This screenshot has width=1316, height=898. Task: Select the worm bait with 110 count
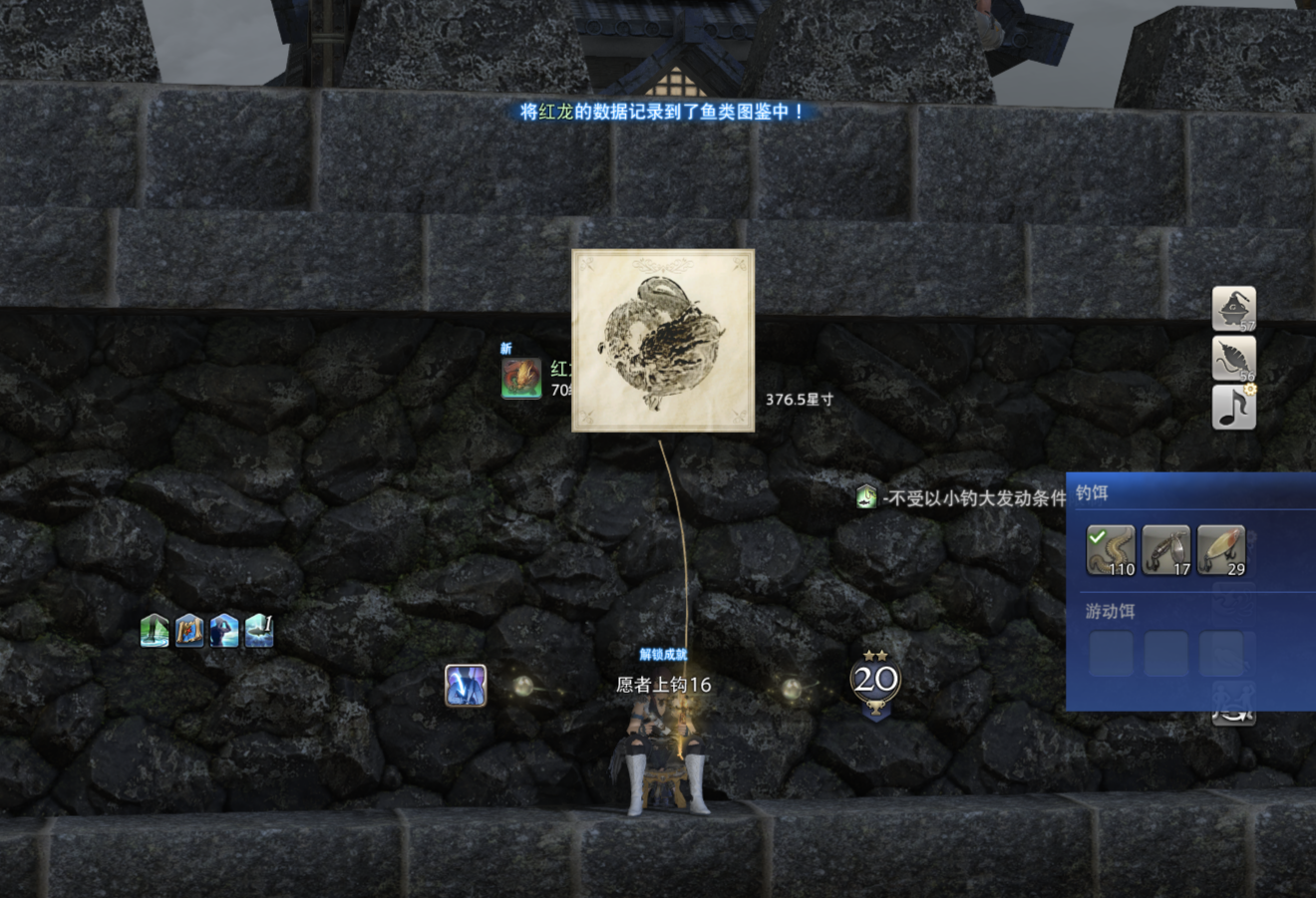click(1111, 550)
